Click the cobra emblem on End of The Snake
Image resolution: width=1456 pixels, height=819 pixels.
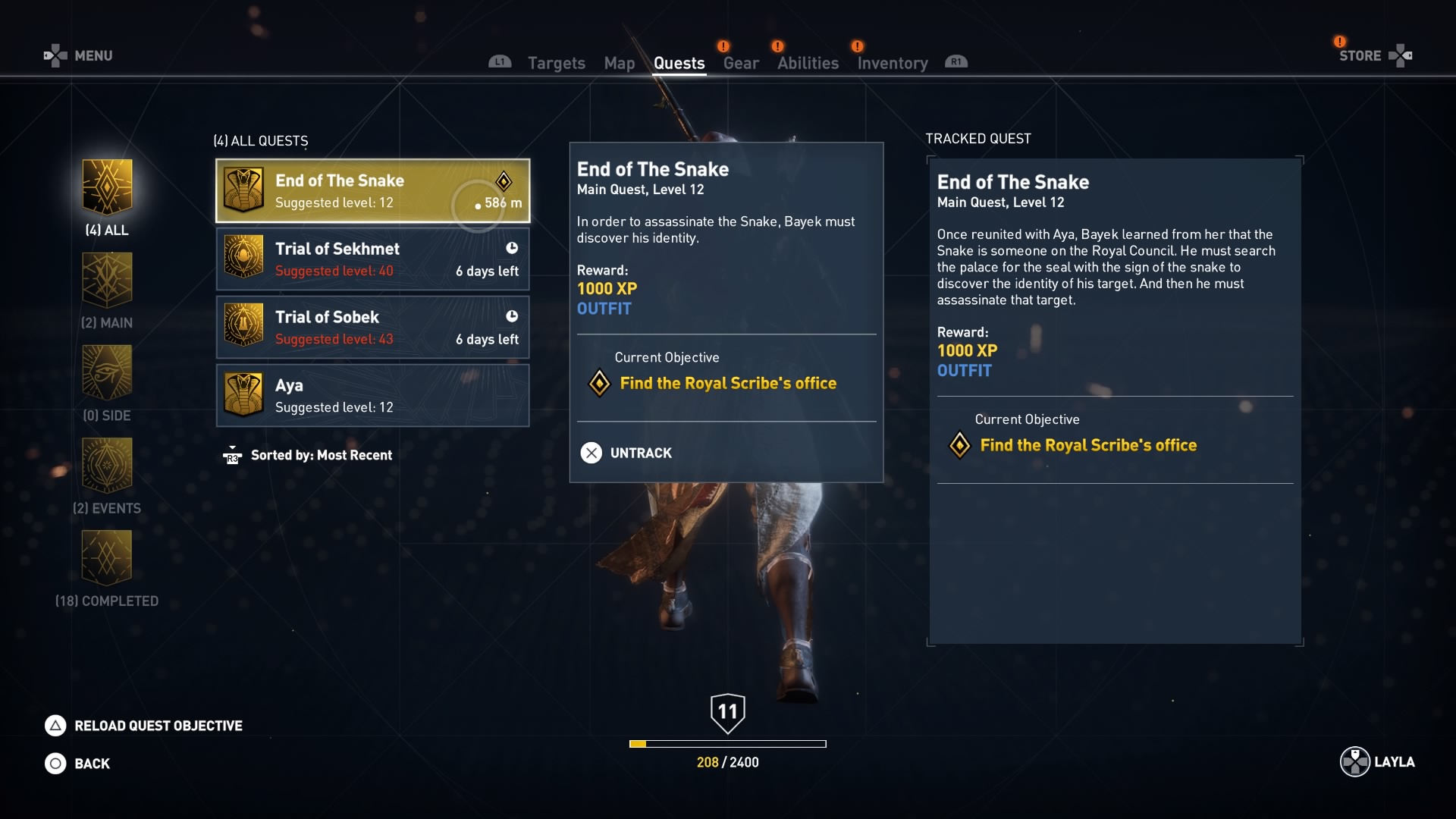243,191
